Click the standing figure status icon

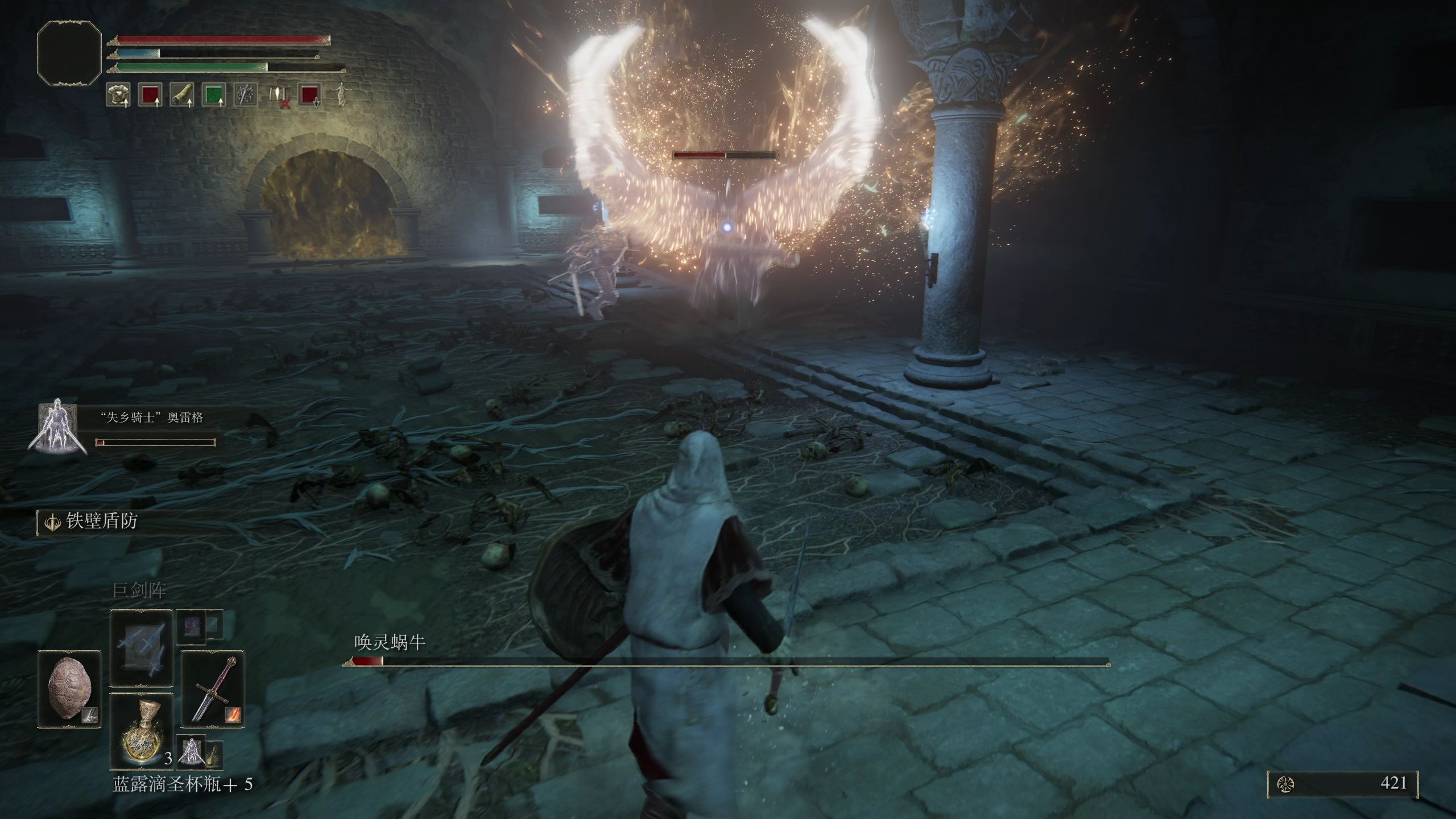[340, 95]
